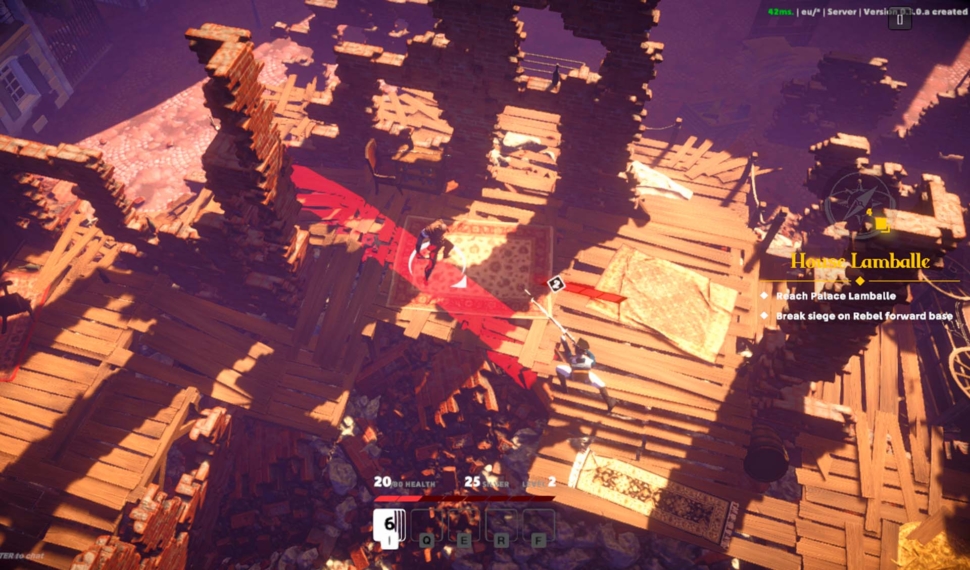Open the House Lamballe quest tracker
Viewport: 970px width, 570px height.
coord(860,261)
